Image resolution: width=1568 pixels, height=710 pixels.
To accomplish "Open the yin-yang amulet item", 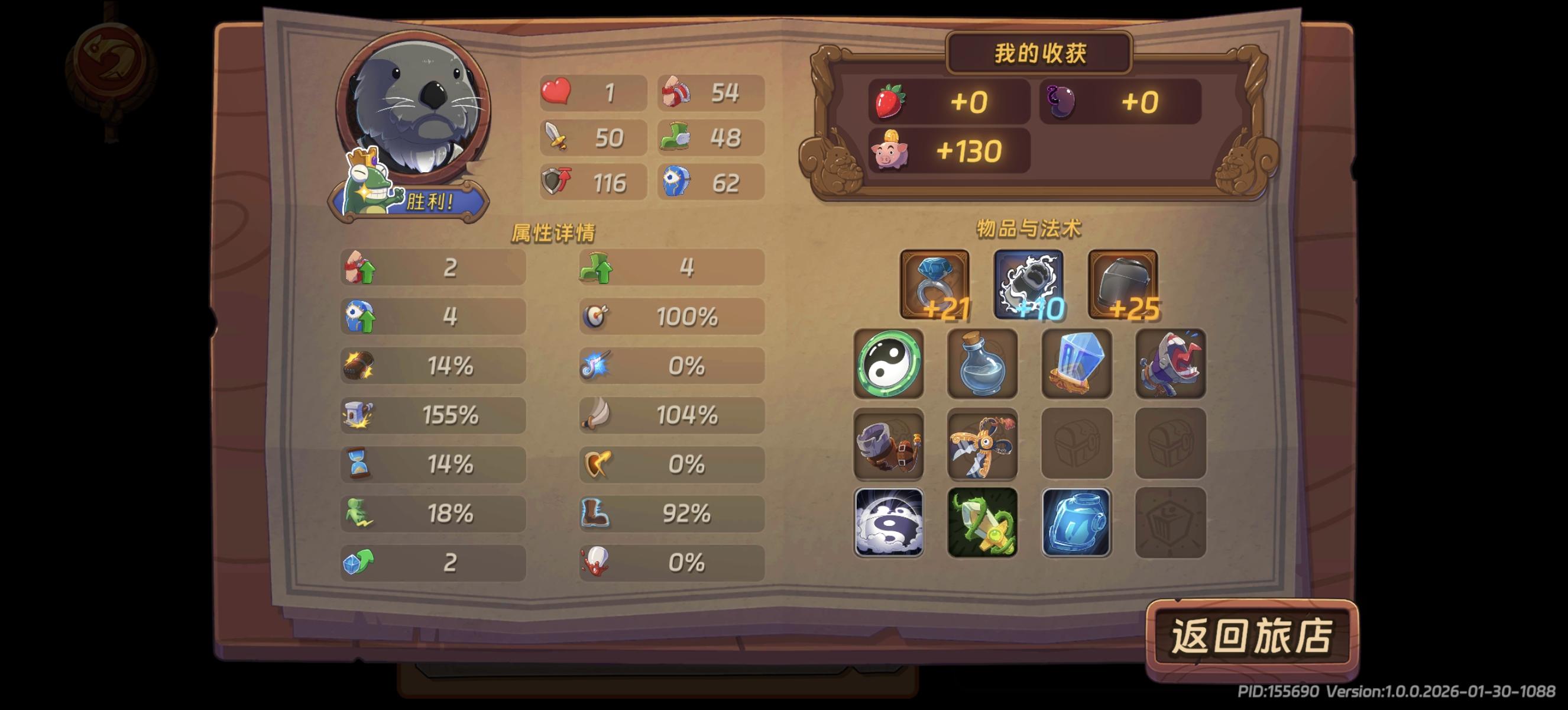I will tap(889, 364).
